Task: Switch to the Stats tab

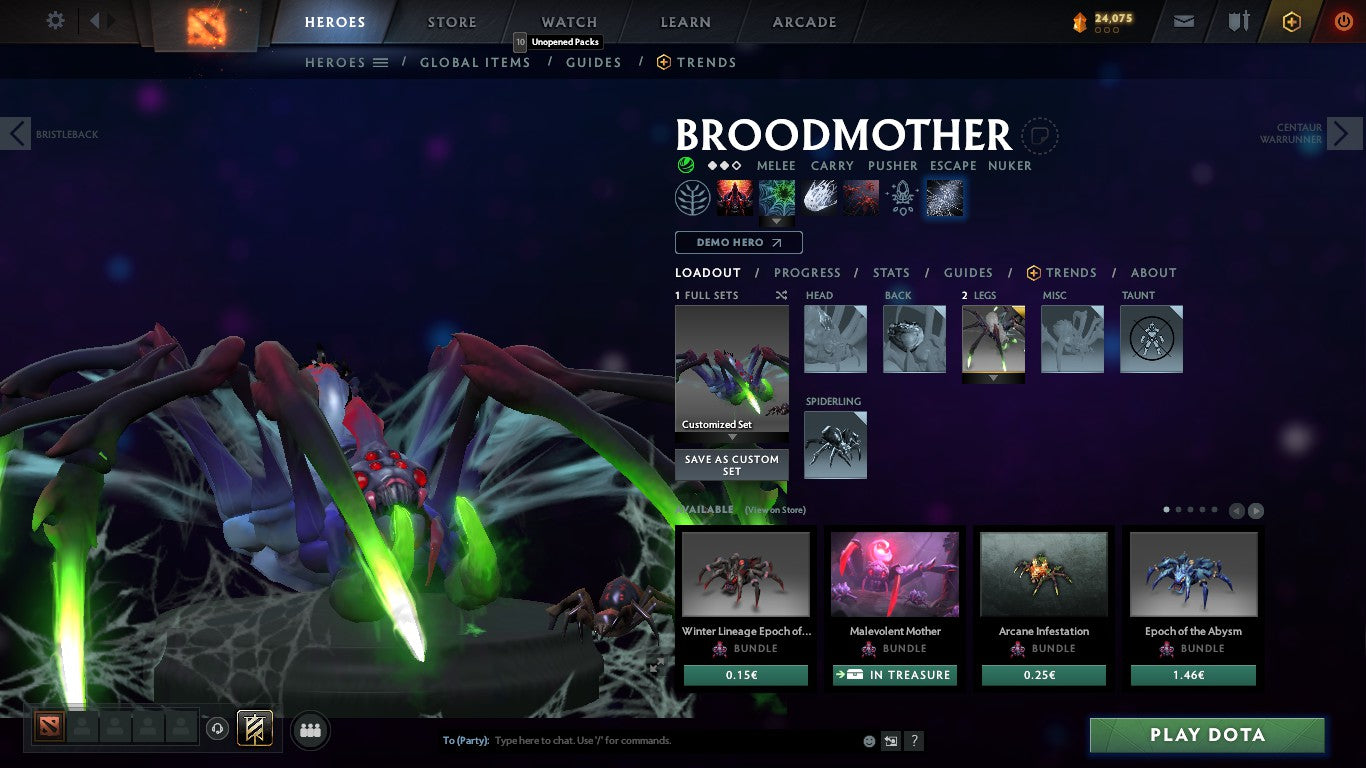Action: pos(890,272)
